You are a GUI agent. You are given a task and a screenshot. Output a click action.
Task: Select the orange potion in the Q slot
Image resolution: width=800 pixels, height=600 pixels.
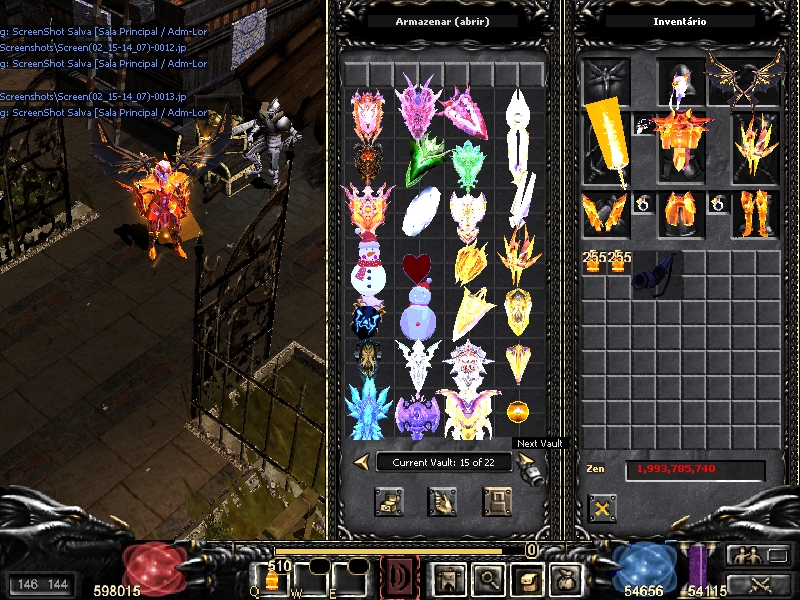point(270,580)
